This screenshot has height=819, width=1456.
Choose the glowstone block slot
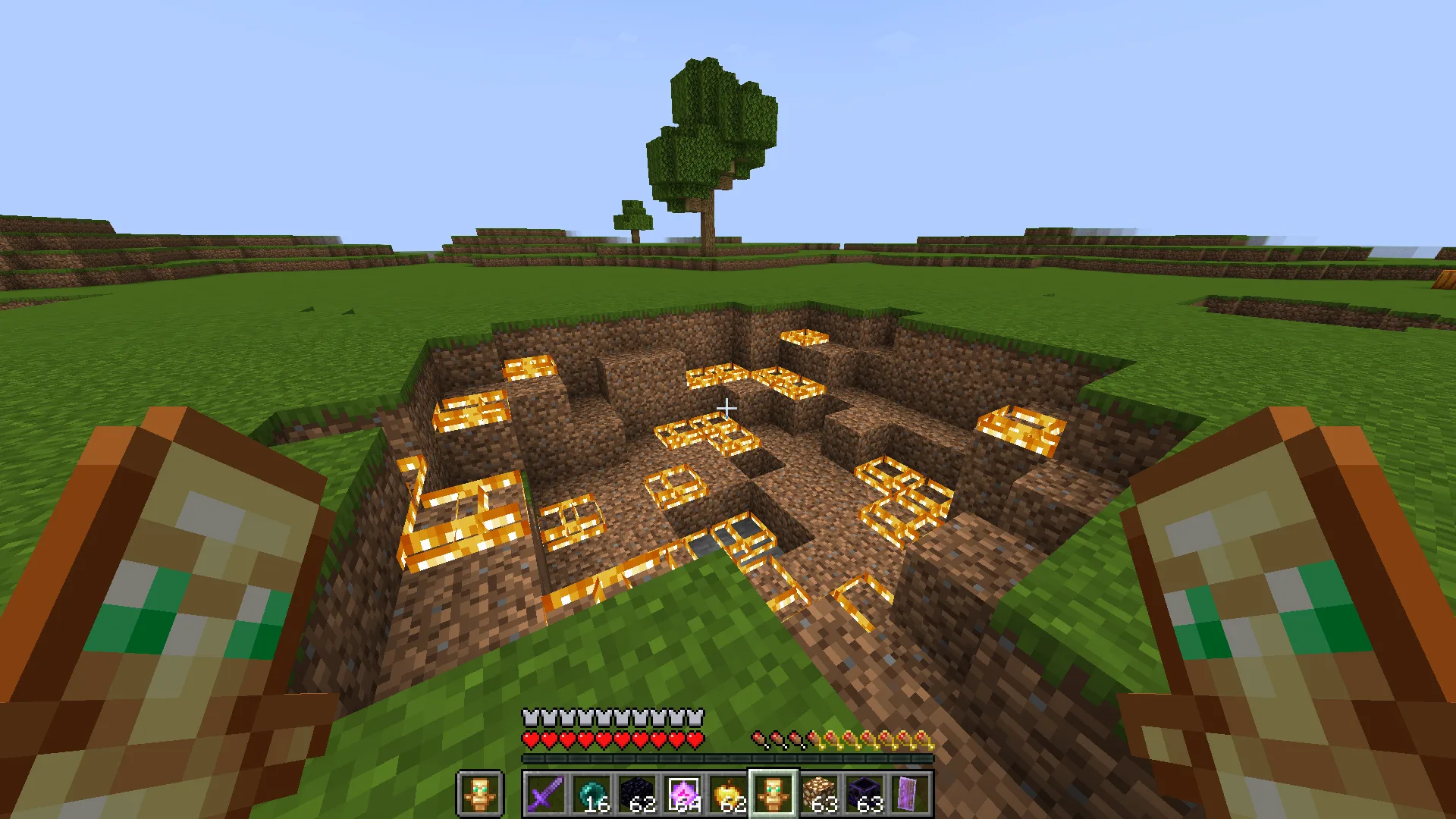[x=818, y=794]
